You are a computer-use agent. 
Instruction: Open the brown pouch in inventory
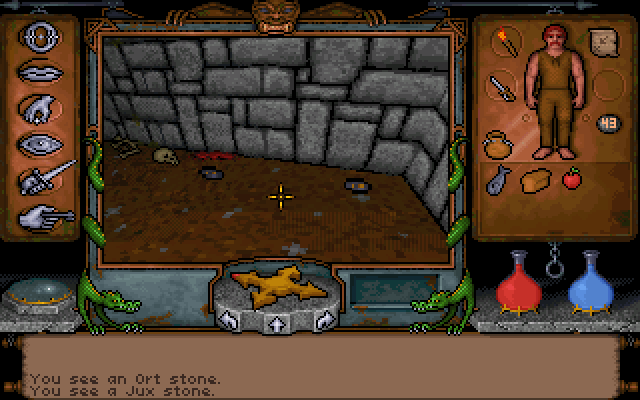pyautogui.click(x=498, y=145)
